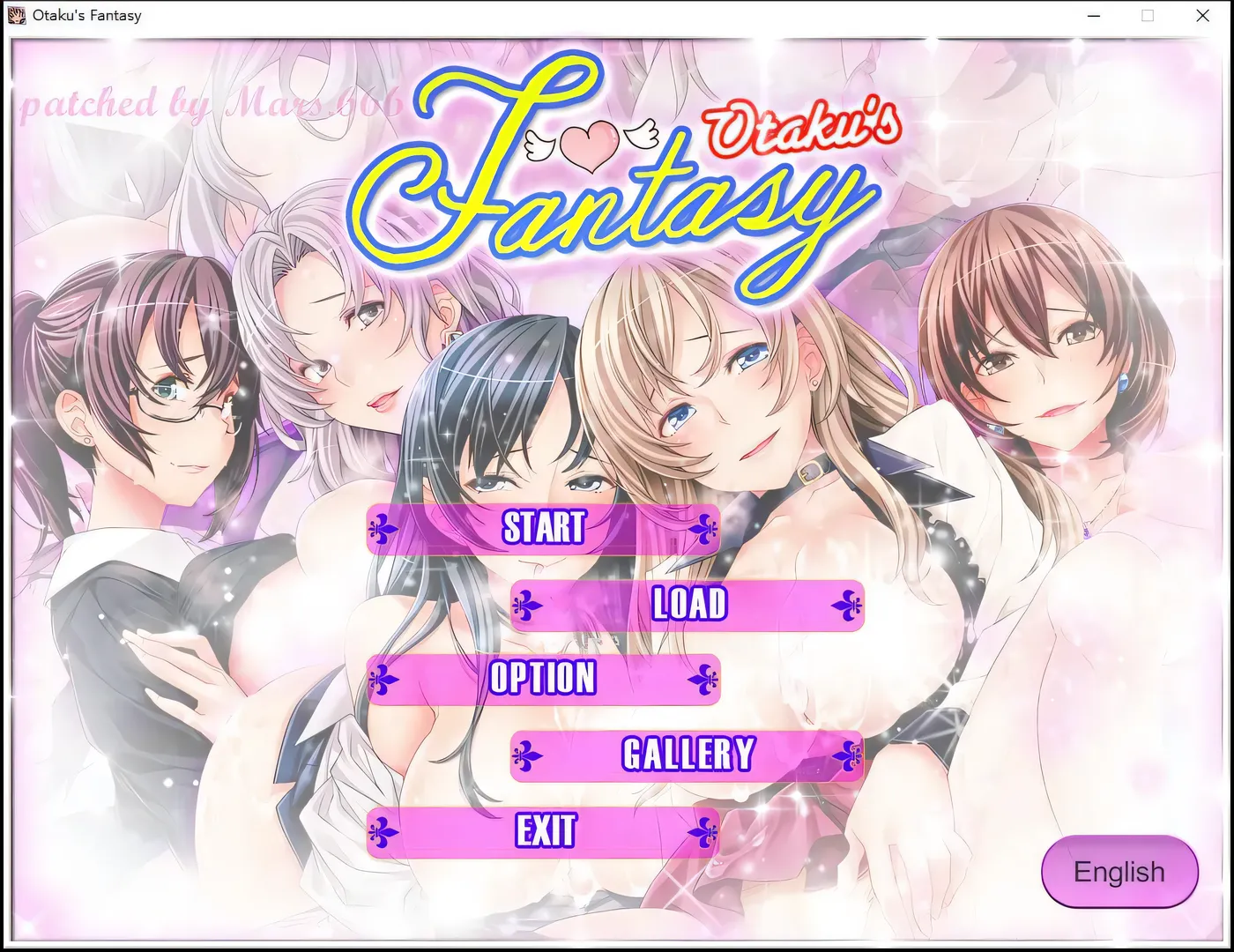Minimize the game window

click(1093, 15)
